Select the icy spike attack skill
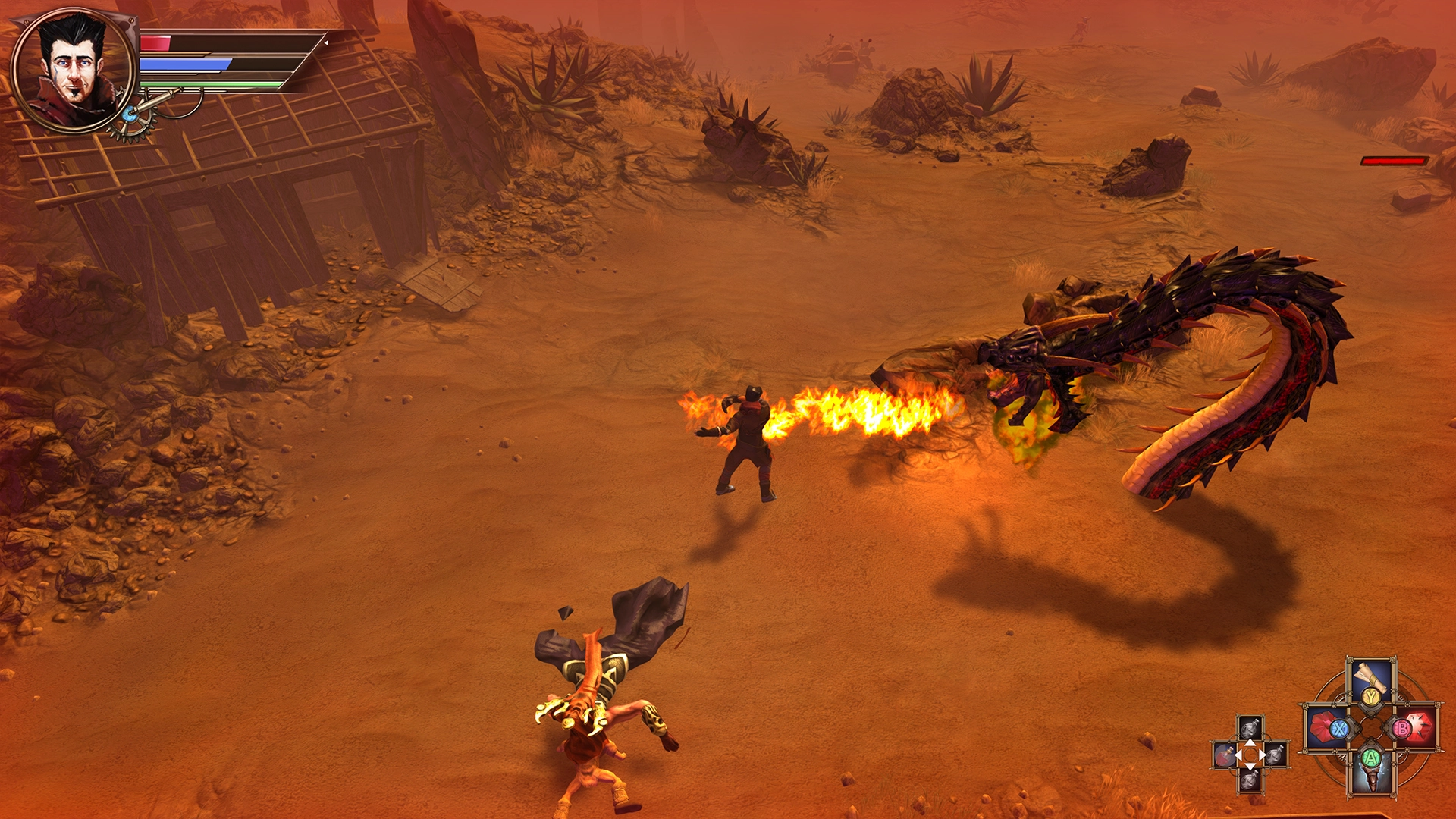The image size is (1456, 819). tap(1371, 772)
